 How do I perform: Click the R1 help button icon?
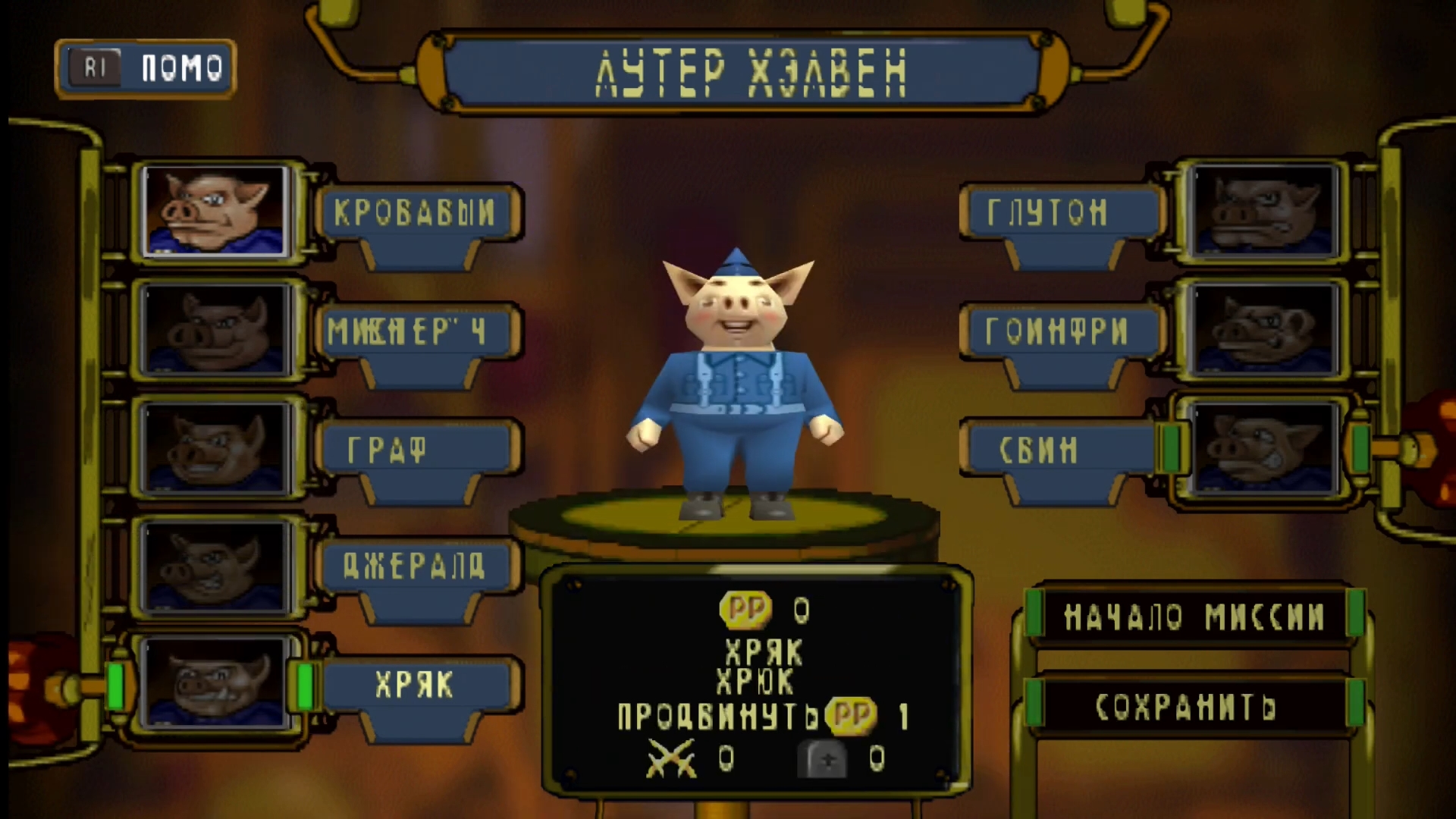click(x=96, y=67)
